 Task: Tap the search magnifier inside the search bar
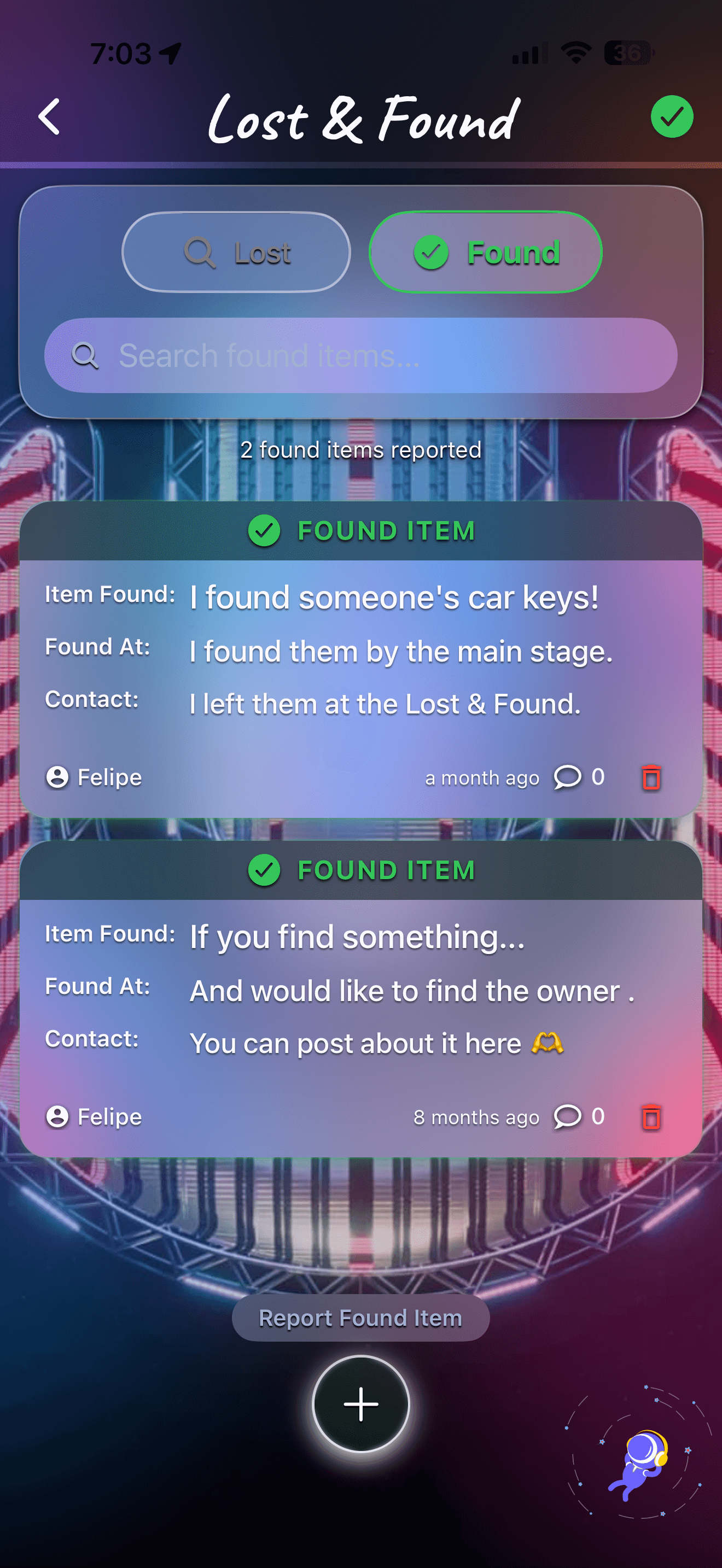[x=87, y=356]
